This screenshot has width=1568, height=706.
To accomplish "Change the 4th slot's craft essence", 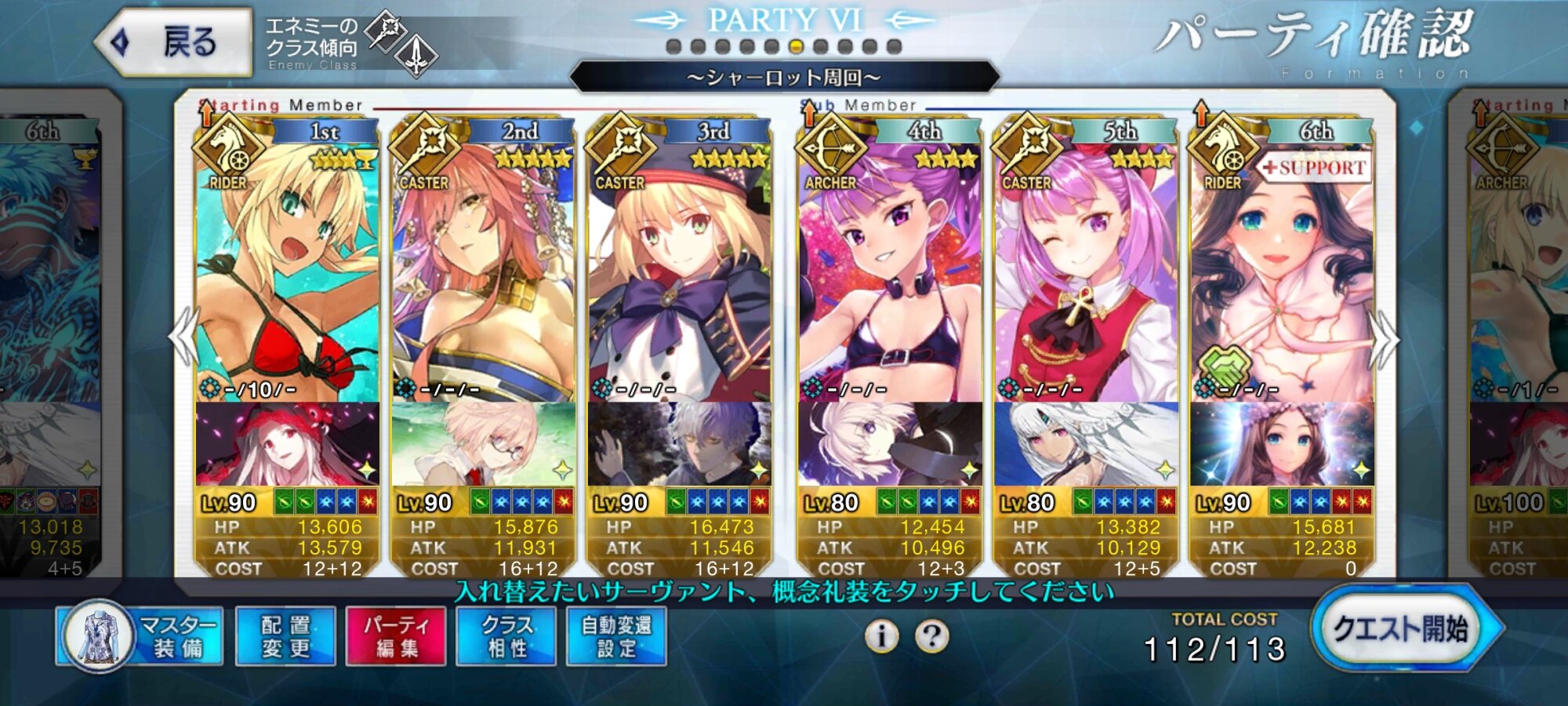I will point(890,444).
